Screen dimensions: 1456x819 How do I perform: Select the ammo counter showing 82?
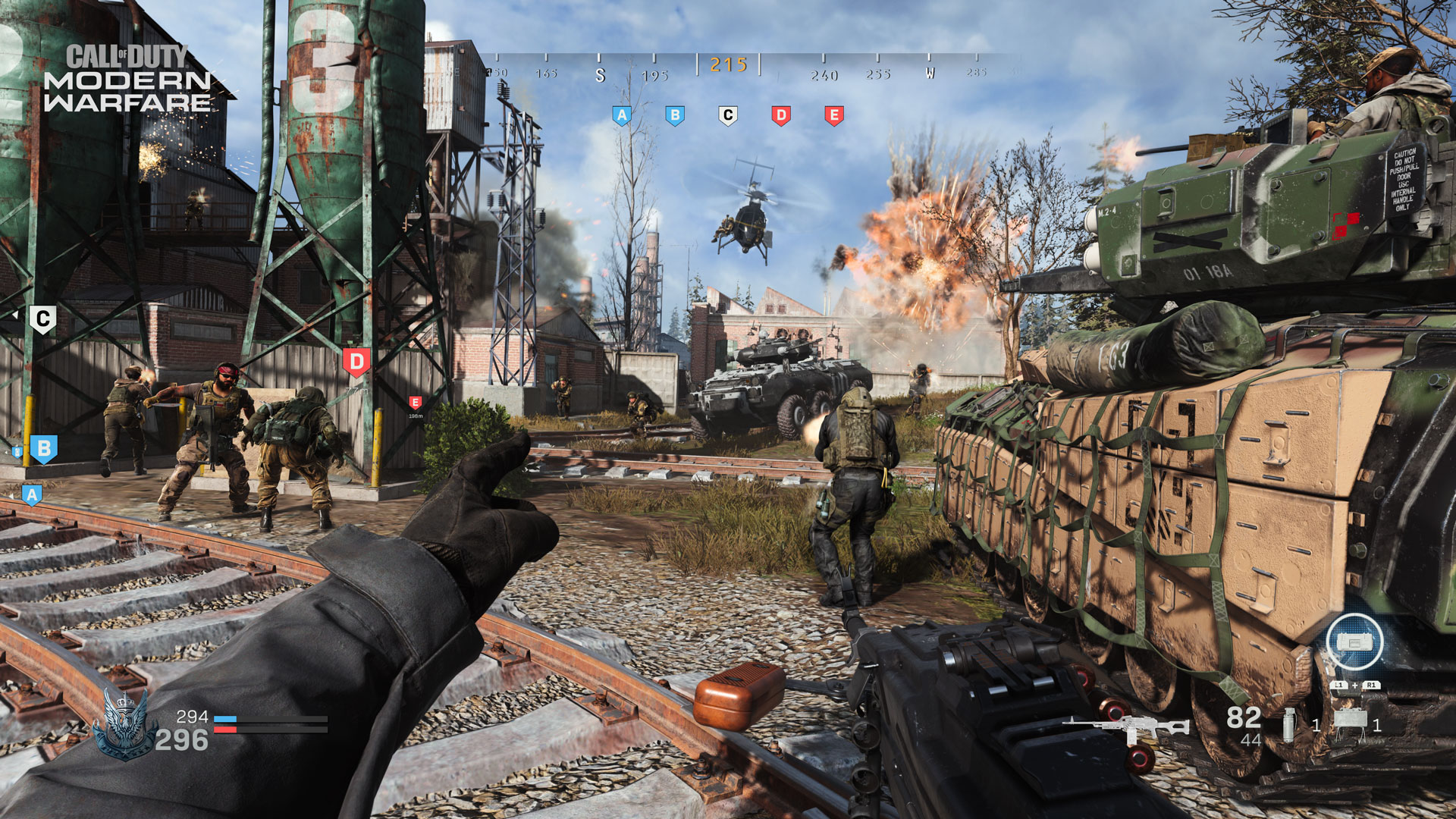1244,718
